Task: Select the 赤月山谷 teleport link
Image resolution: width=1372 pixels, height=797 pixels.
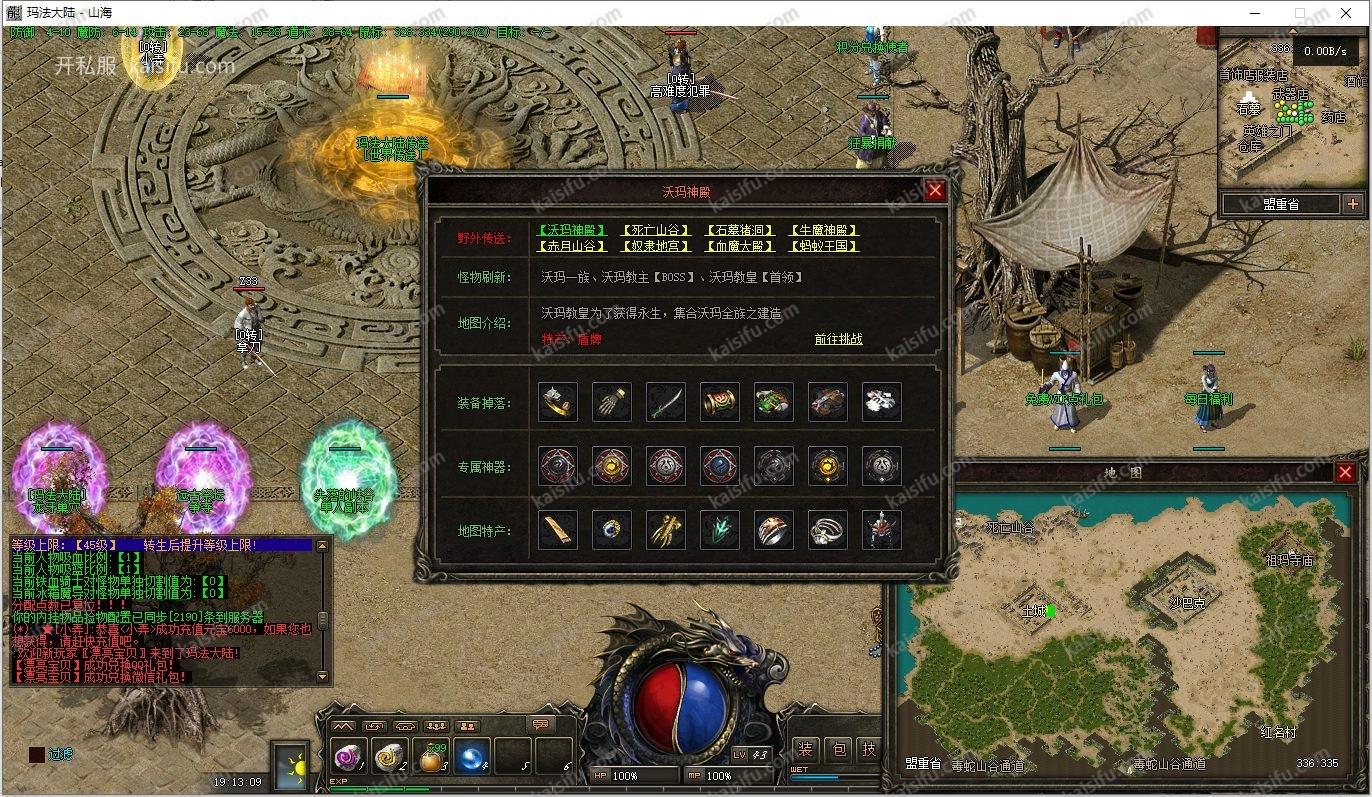Action: tap(572, 246)
